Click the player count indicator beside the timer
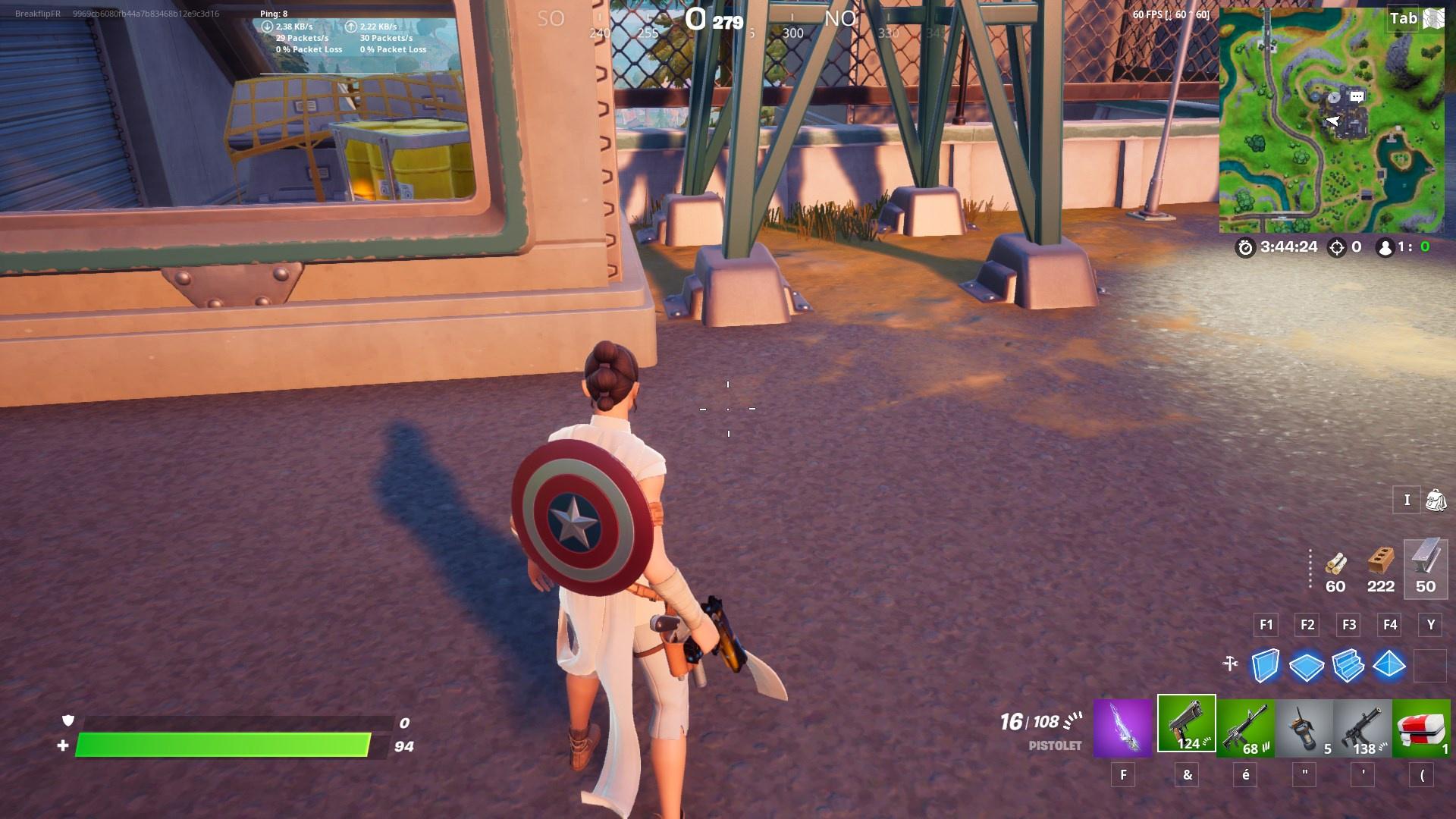This screenshot has height=819, width=1456. [x=1388, y=246]
